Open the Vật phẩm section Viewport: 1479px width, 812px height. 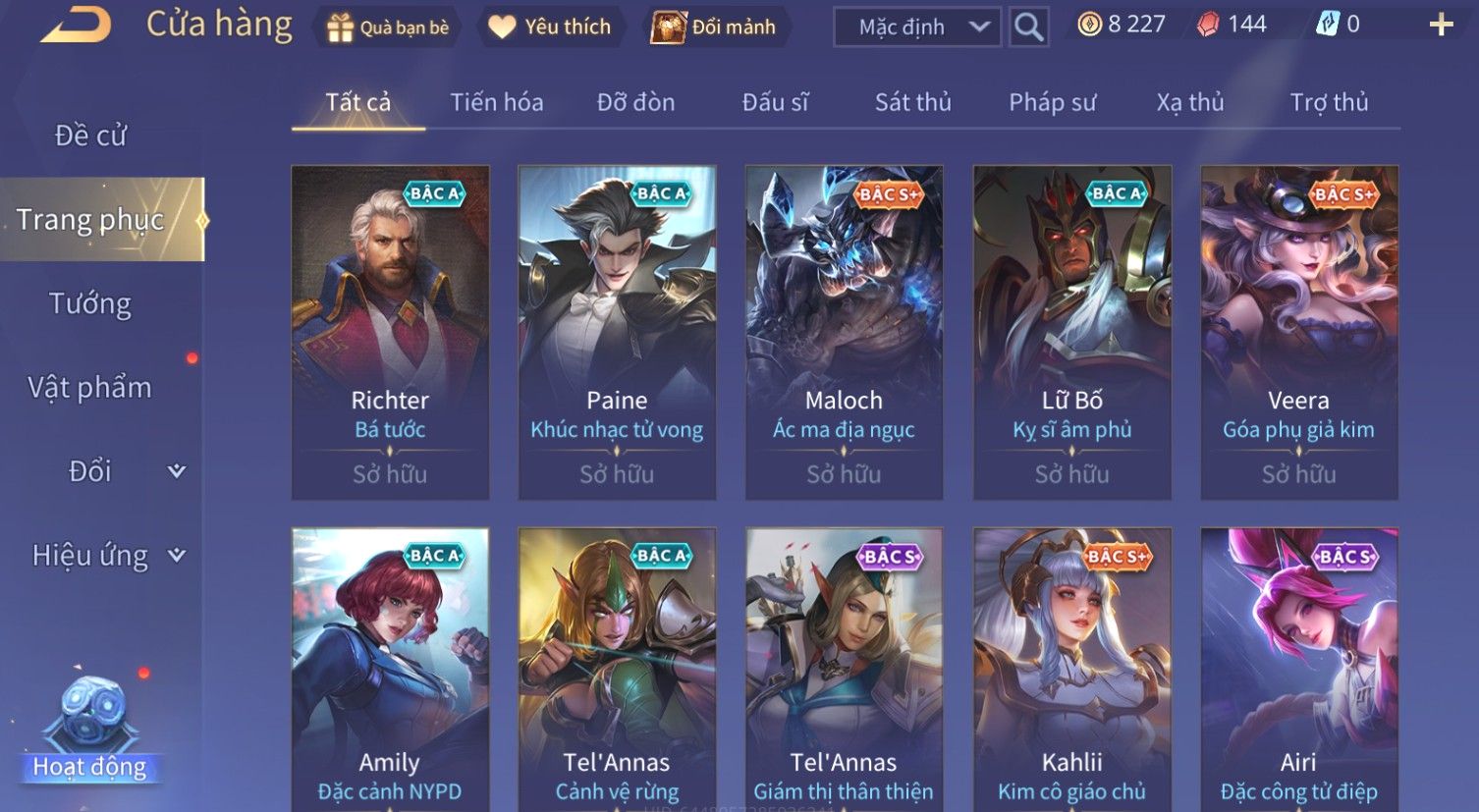point(90,388)
